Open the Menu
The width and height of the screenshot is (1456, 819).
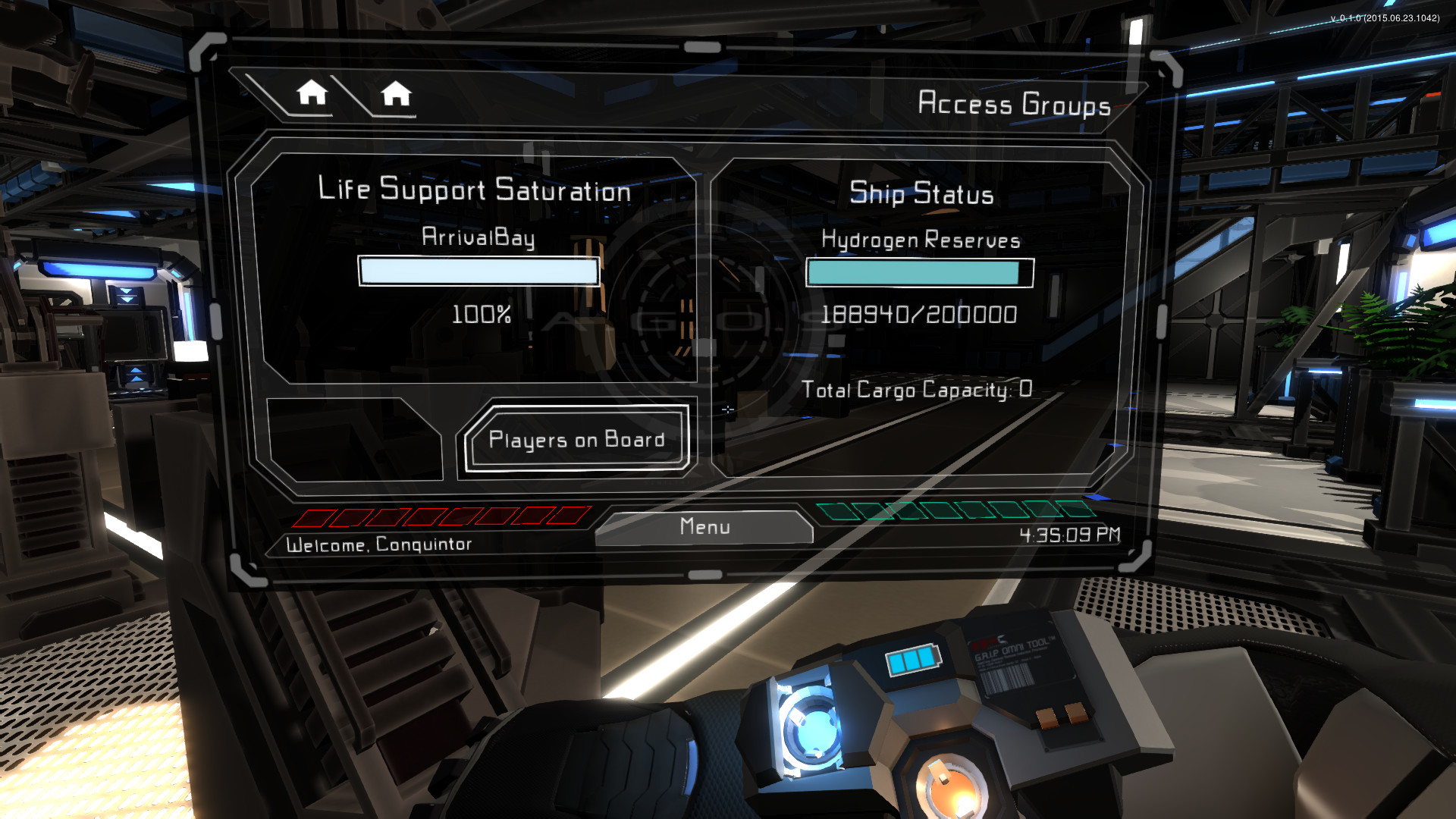click(x=704, y=526)
